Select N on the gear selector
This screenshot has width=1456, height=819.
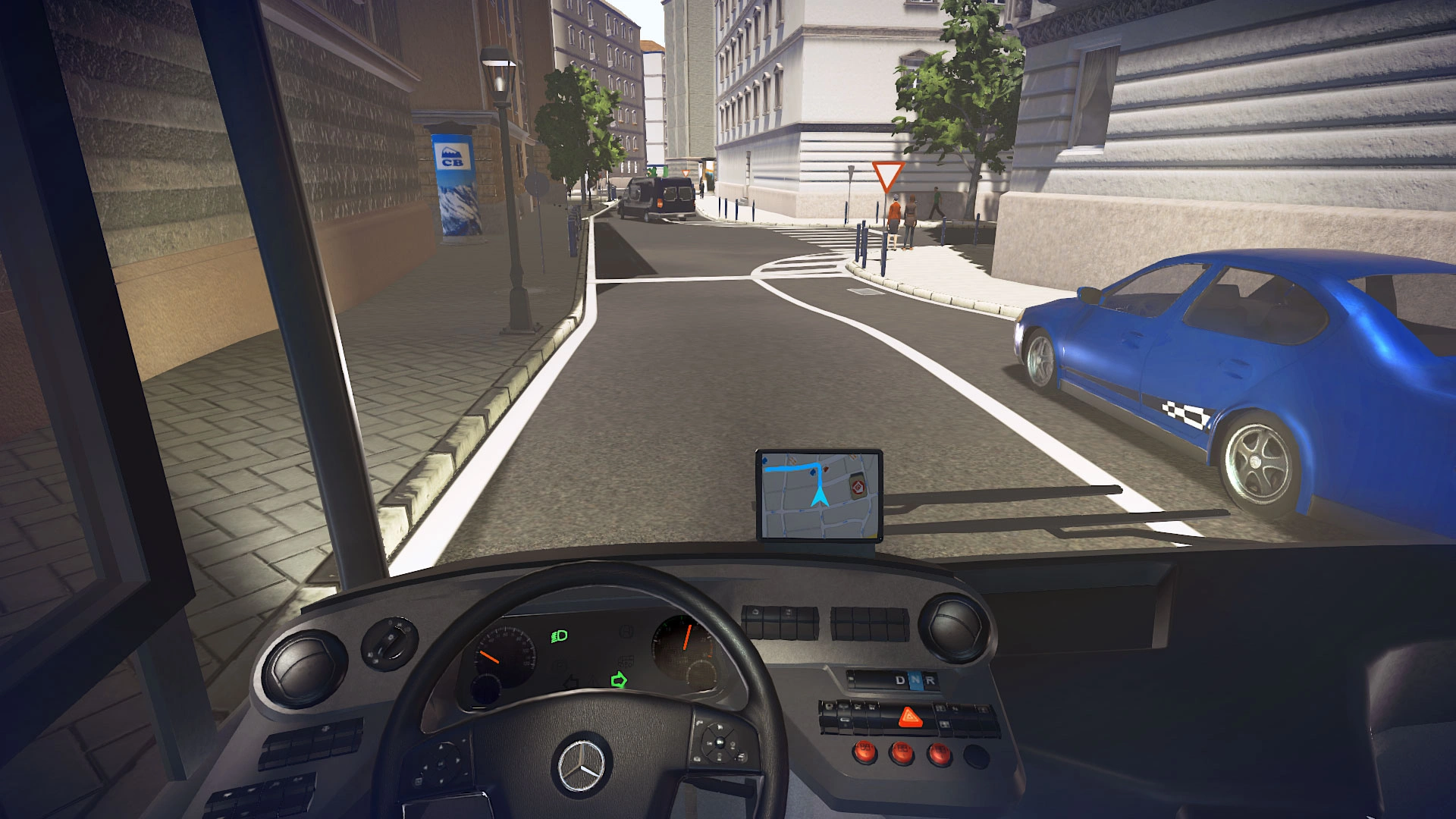click(x=915, y=680)
